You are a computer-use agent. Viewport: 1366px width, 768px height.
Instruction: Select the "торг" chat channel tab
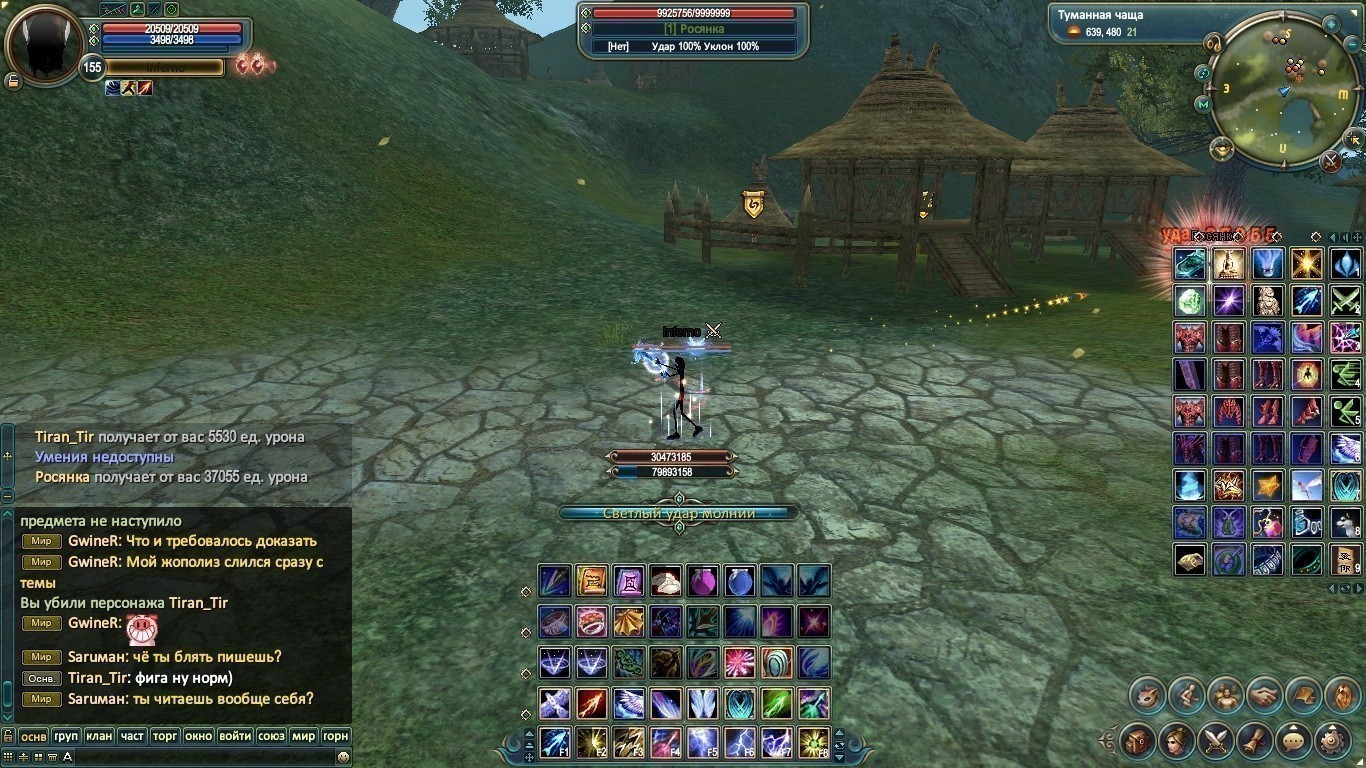click(x=165, y=736)
